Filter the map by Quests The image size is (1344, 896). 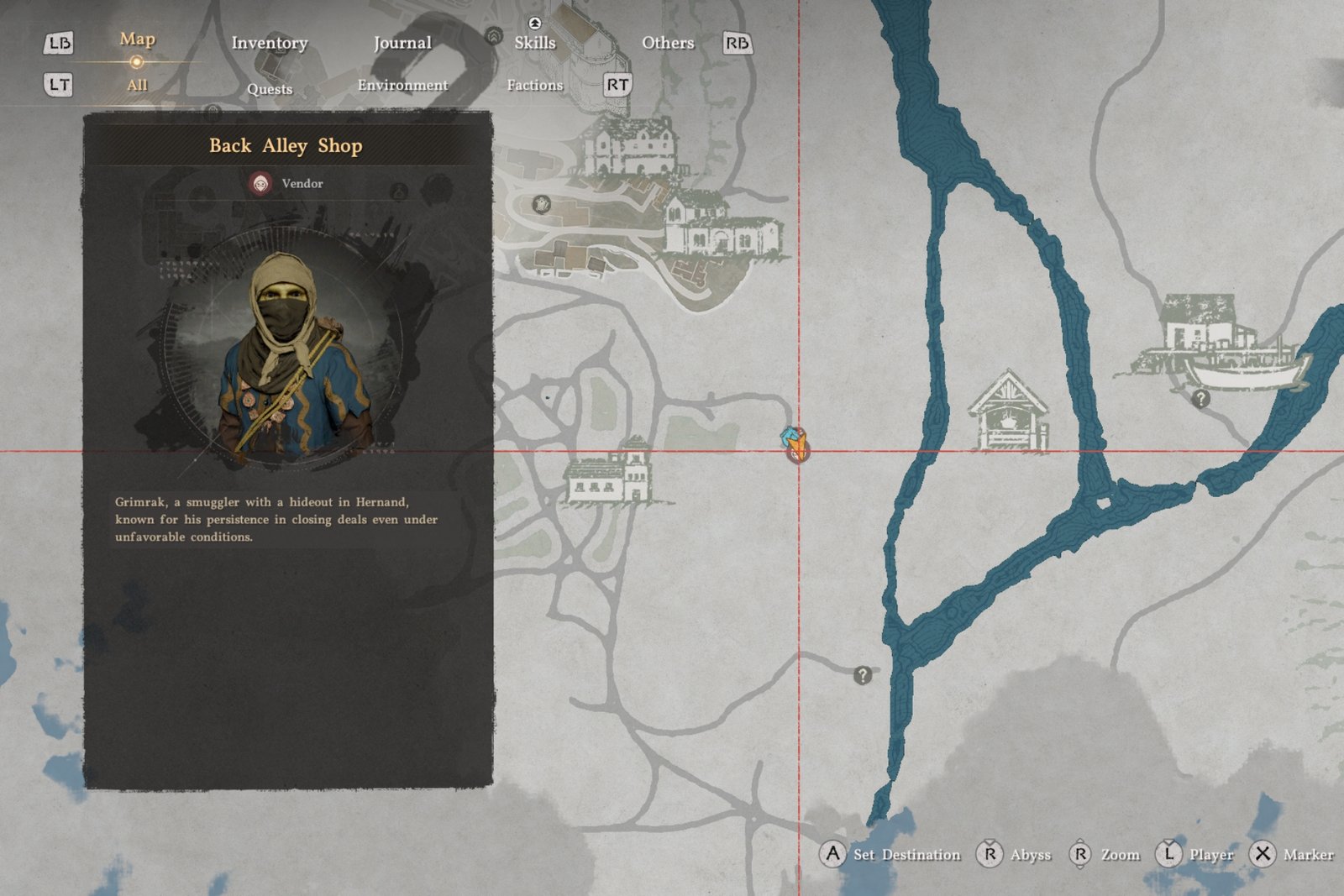270,89
